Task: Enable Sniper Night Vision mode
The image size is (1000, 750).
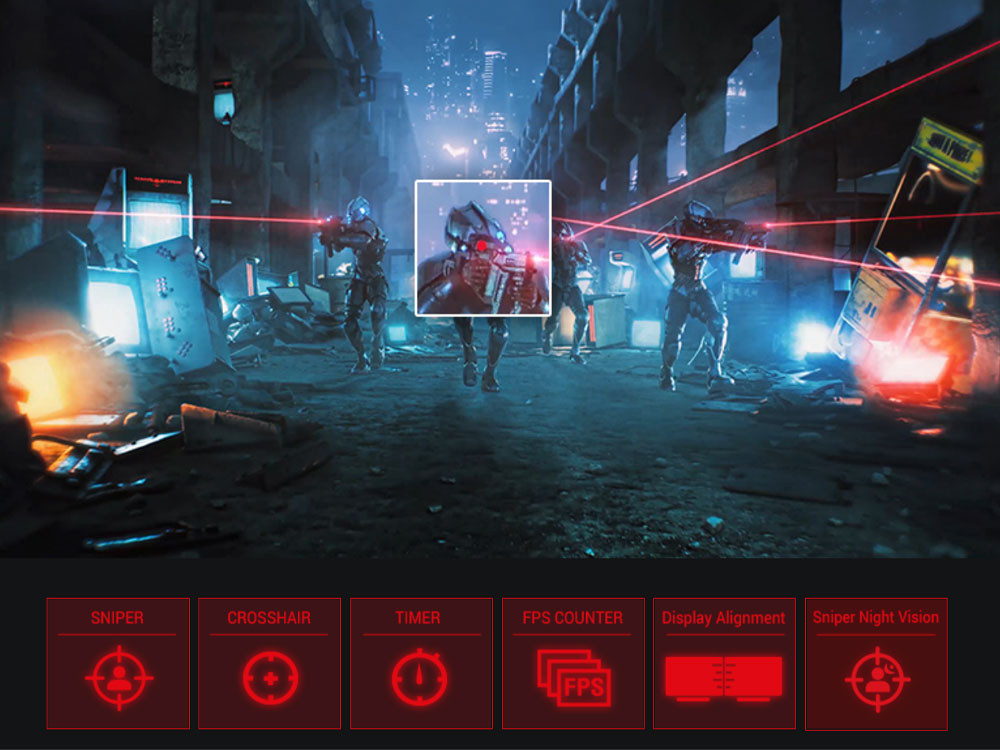Action: 876,663
